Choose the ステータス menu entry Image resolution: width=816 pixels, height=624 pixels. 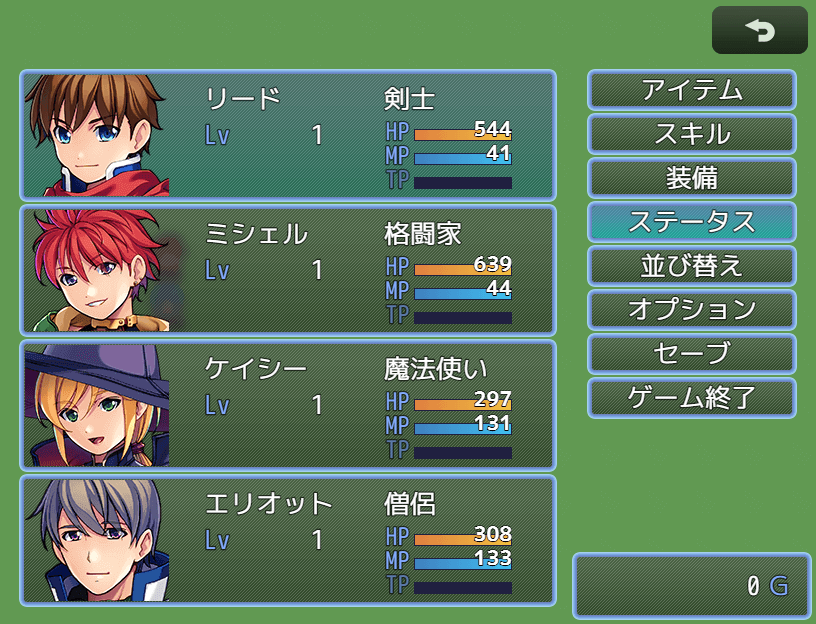coord(691,222)
